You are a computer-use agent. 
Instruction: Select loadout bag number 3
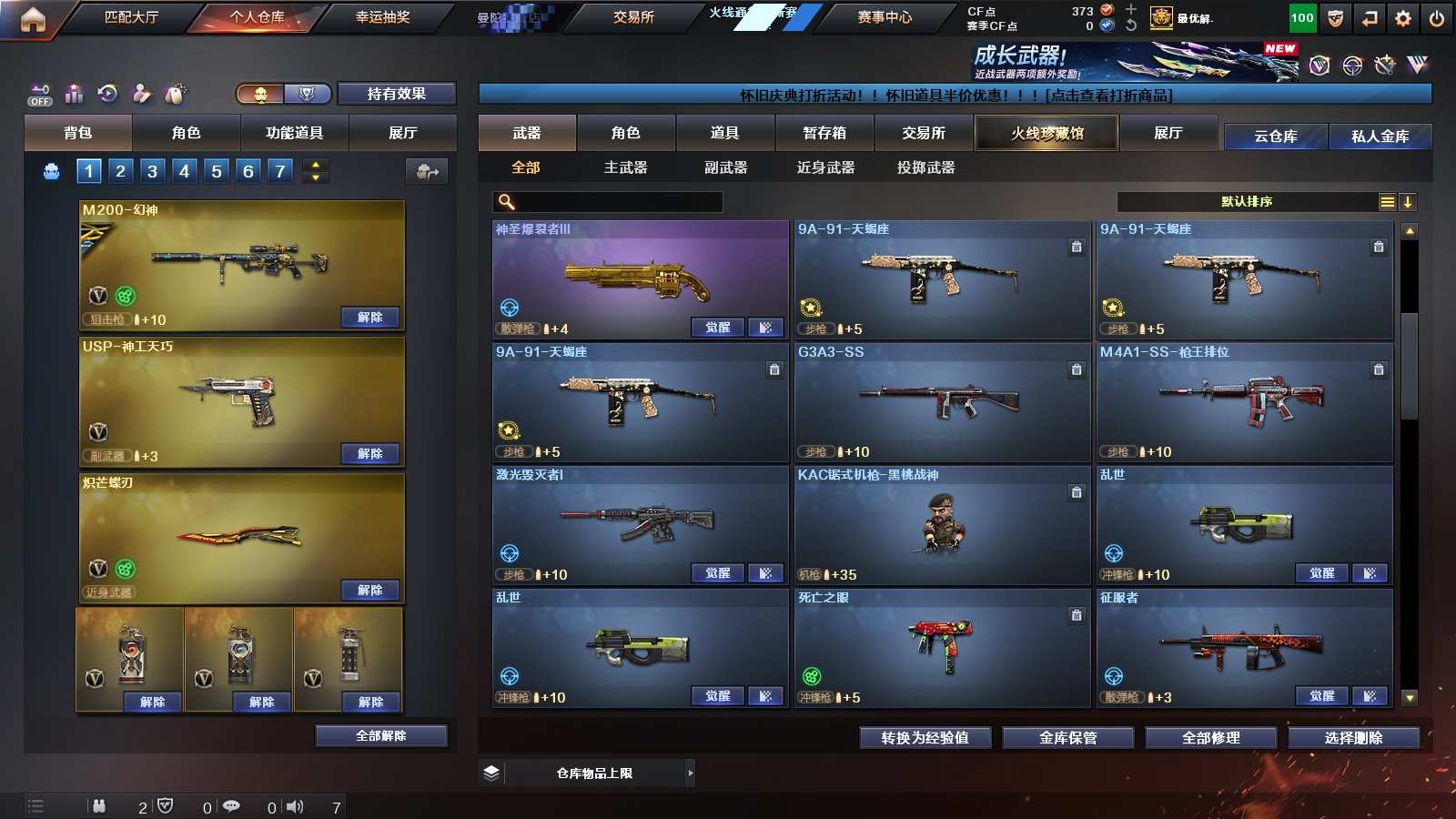tap(152, 171)
